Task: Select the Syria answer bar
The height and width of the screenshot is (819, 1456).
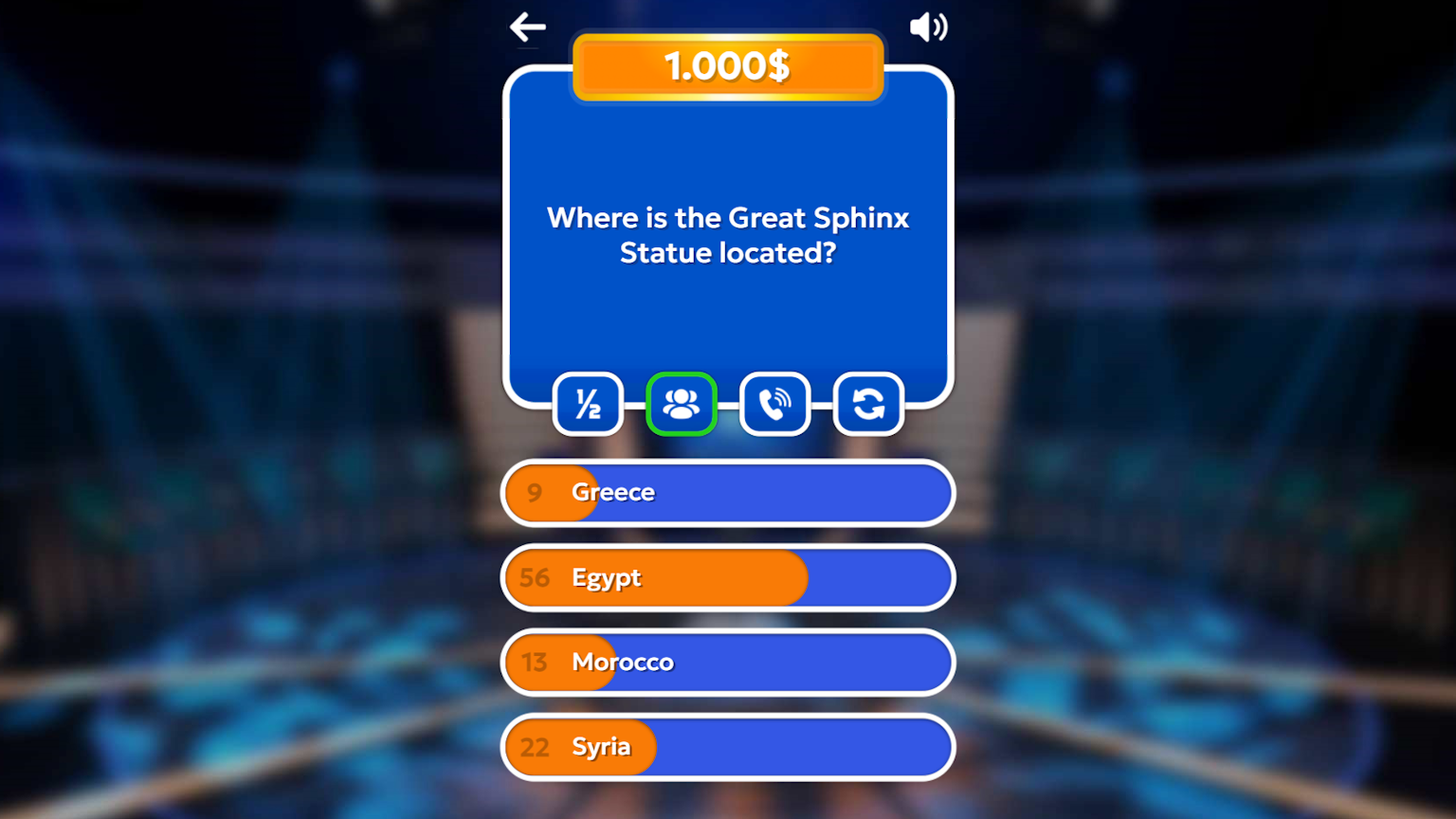Action: coord(727,747)
